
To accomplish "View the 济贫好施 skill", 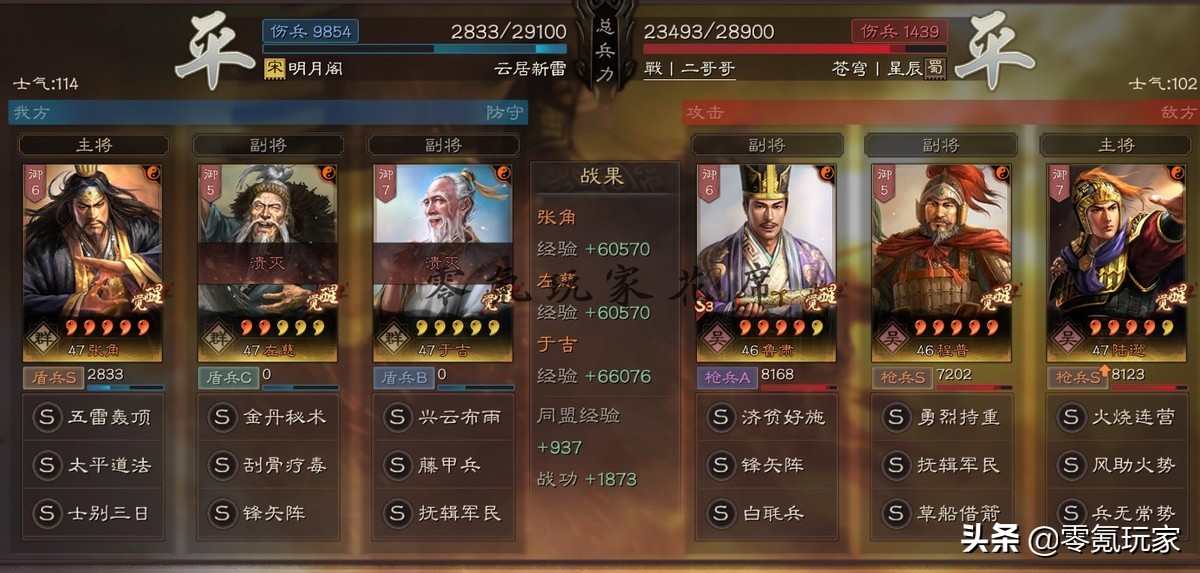I will click(x=766, y=417).
